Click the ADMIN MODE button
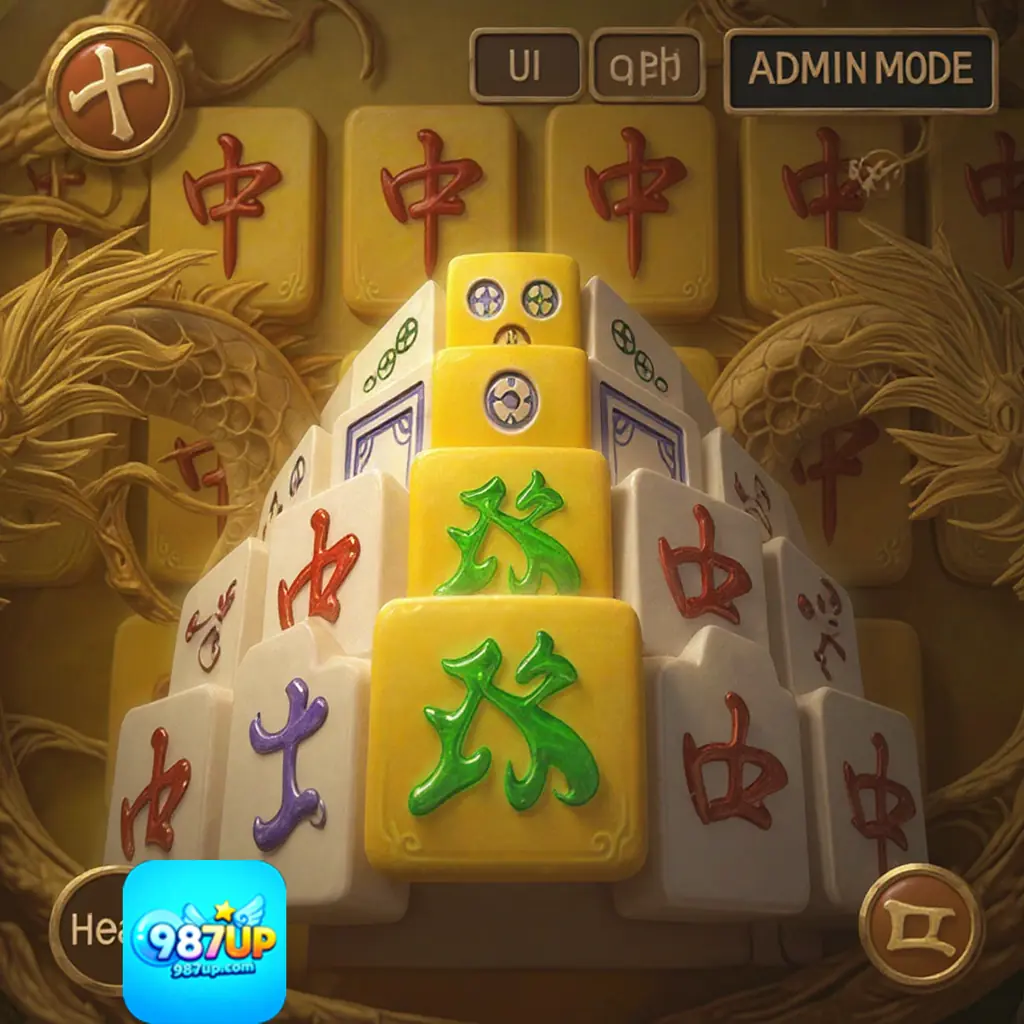 [x=860, y=70]
